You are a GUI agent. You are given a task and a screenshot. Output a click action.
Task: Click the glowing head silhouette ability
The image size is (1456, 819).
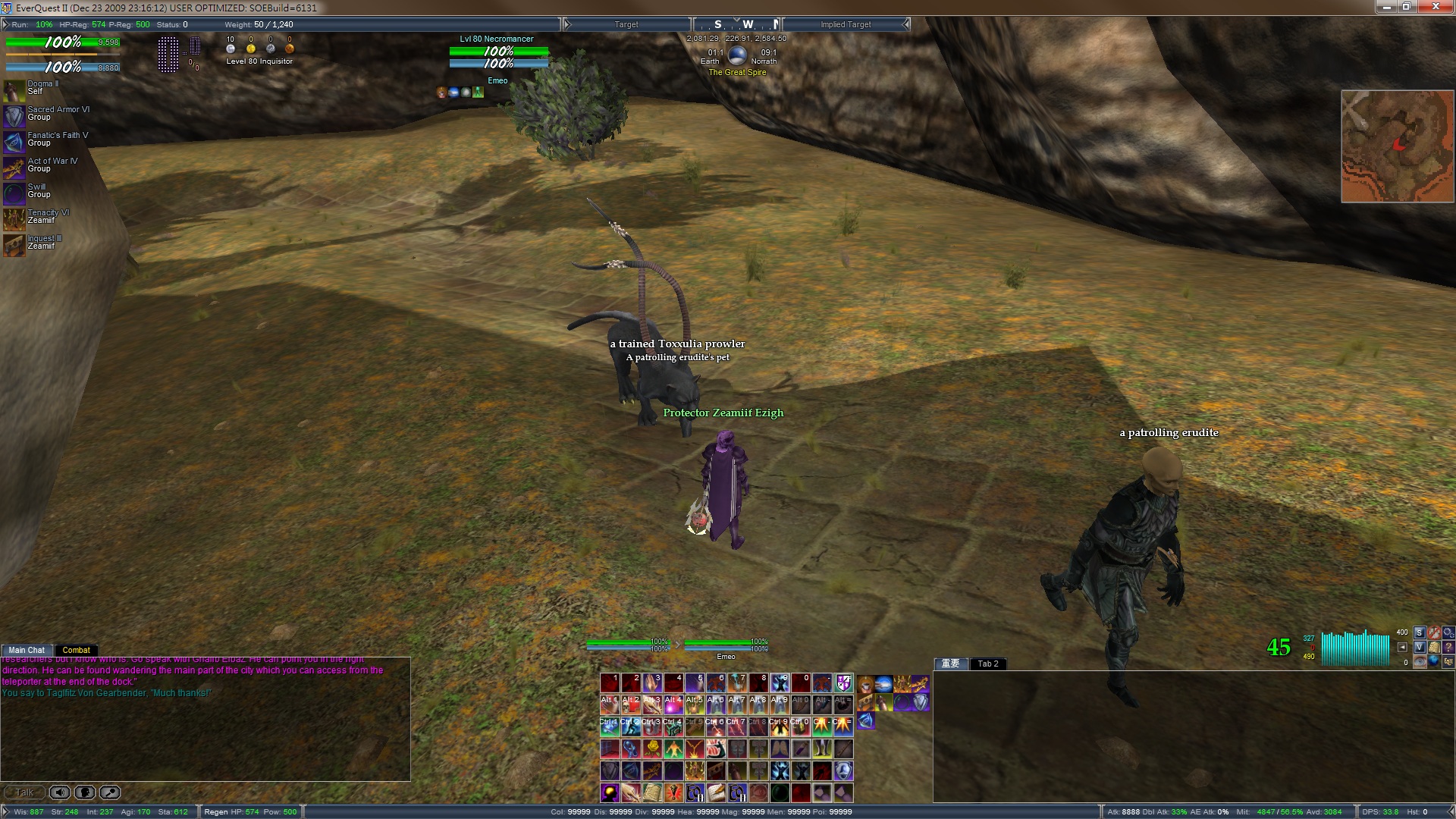coord(610,792)
